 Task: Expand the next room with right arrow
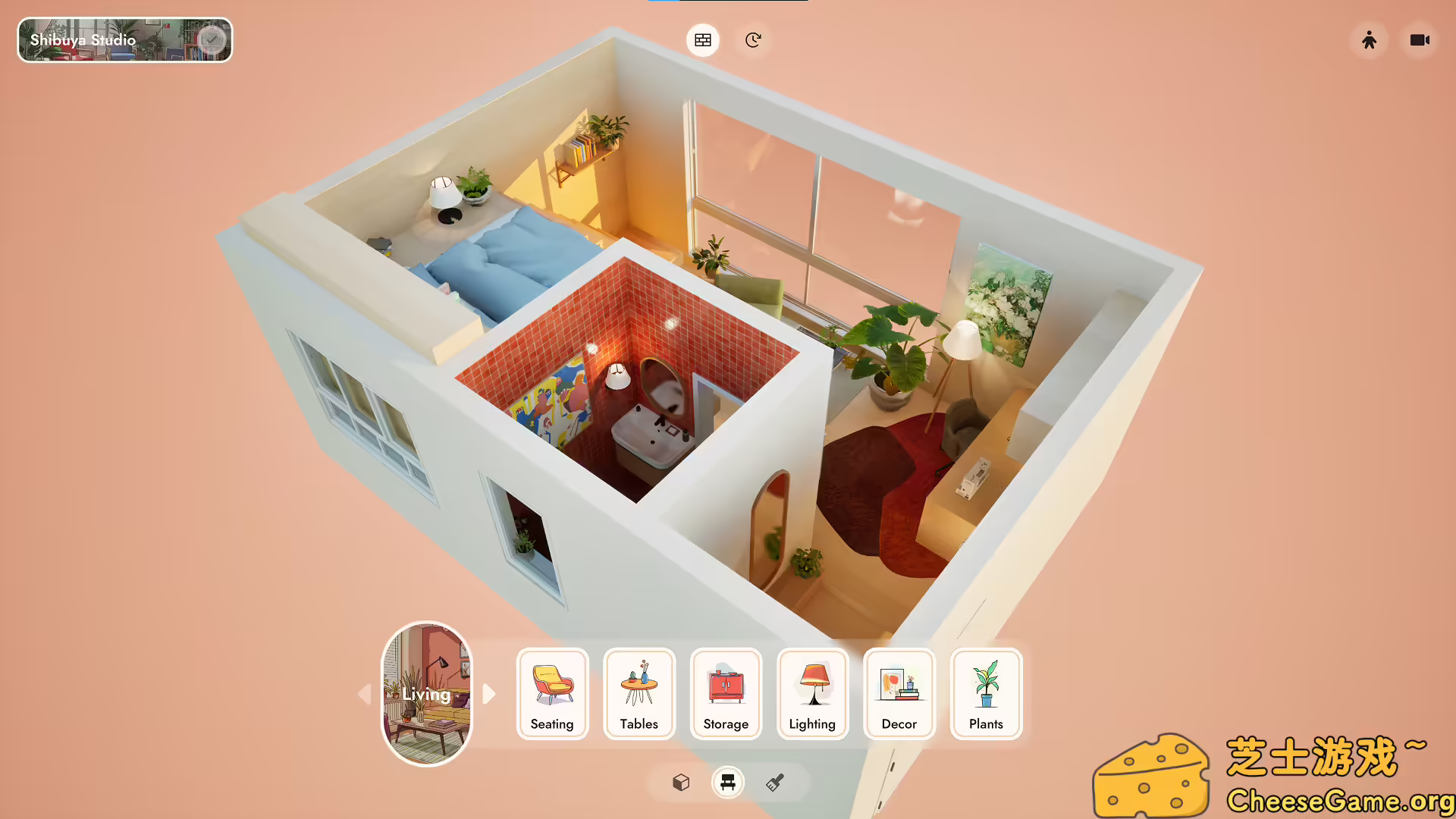pyautogui.click(x=489, y=694)
